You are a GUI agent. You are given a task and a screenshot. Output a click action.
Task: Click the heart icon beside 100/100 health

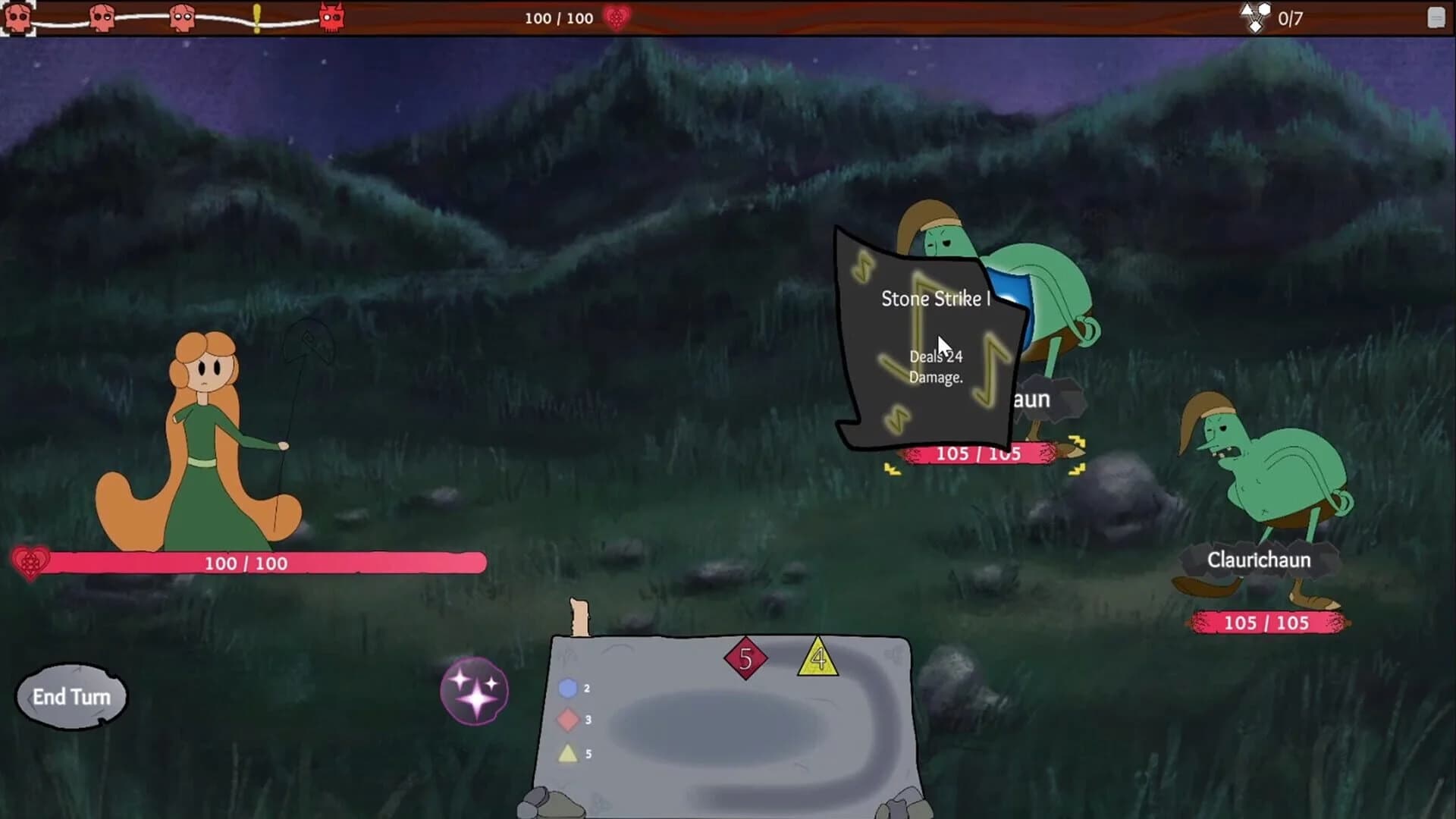[614, 18]
